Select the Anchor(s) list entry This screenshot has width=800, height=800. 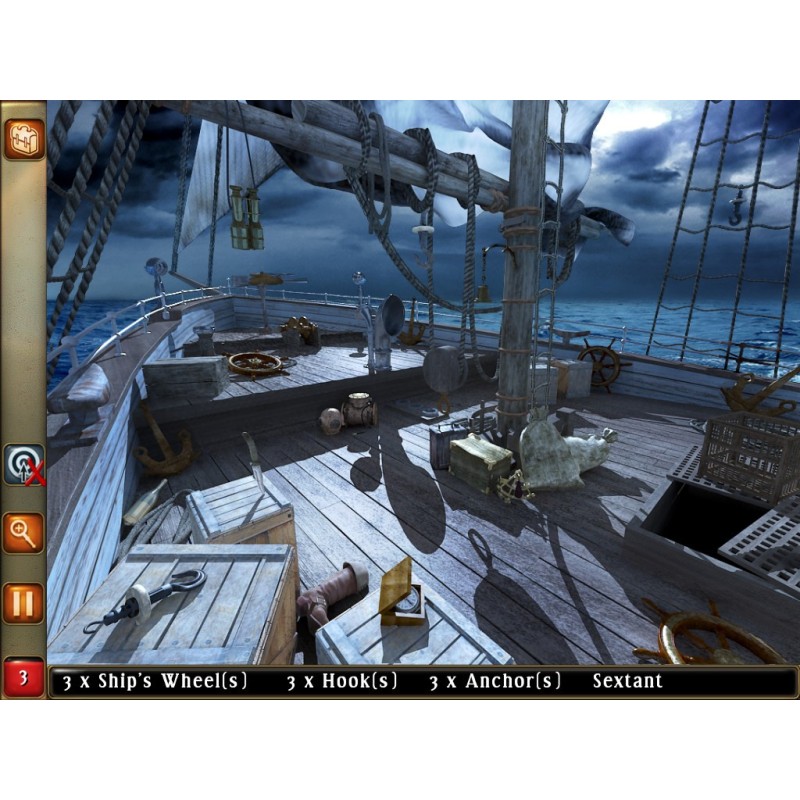point(495,682)
